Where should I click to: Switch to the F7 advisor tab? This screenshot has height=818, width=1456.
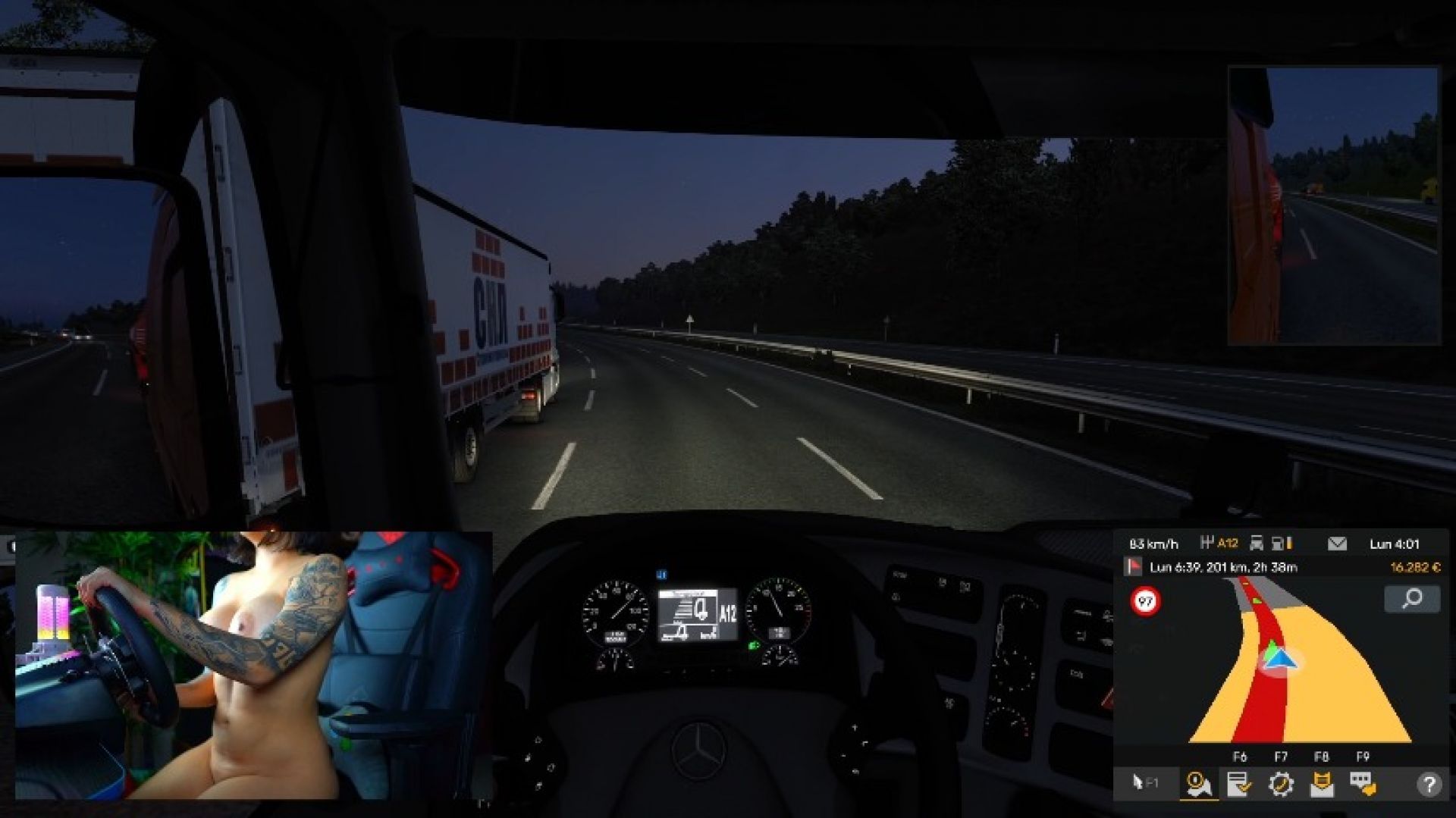pyautogui.click(x=1282, y=756)
